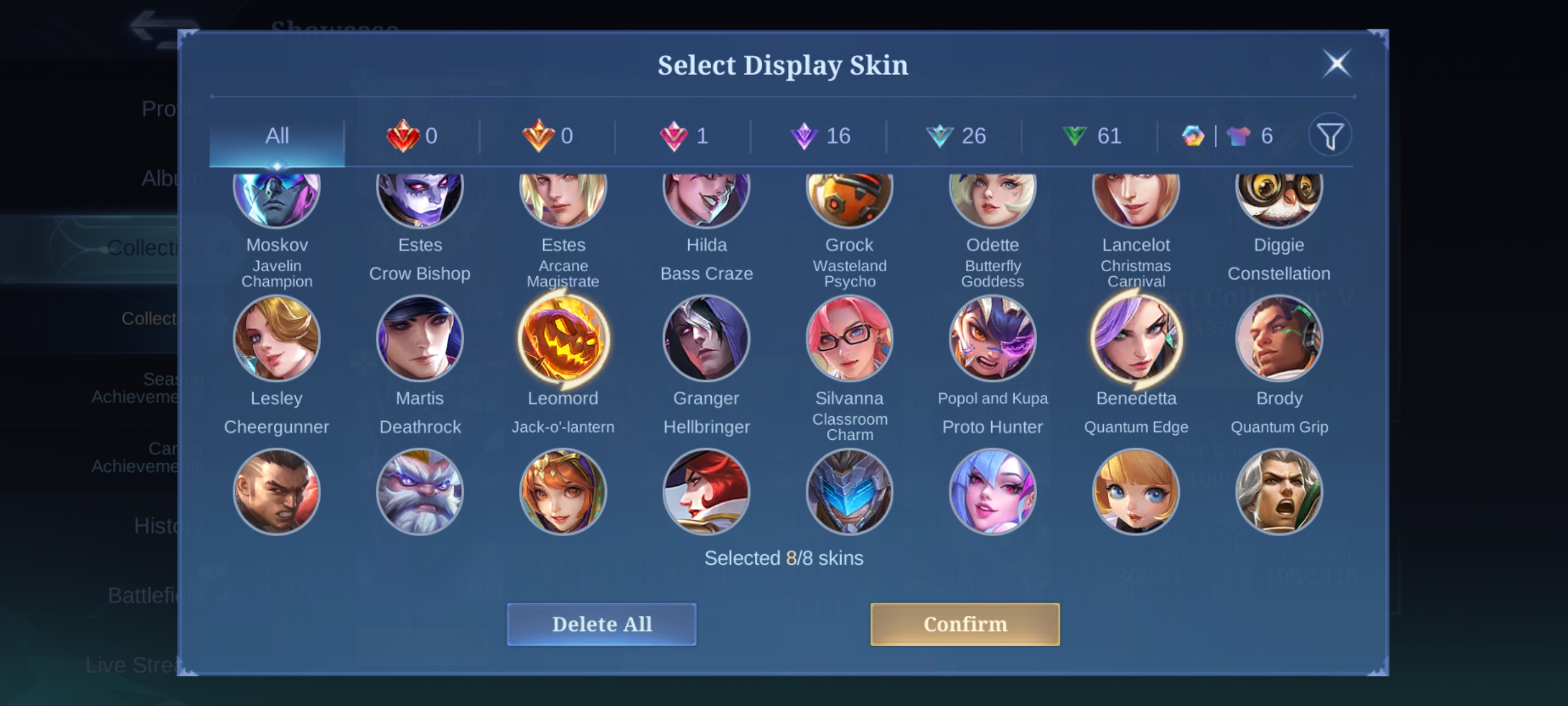Select Silvanna Classroom Charm skin
This screenshot has width=1568, height=706.
pos(849,338)
